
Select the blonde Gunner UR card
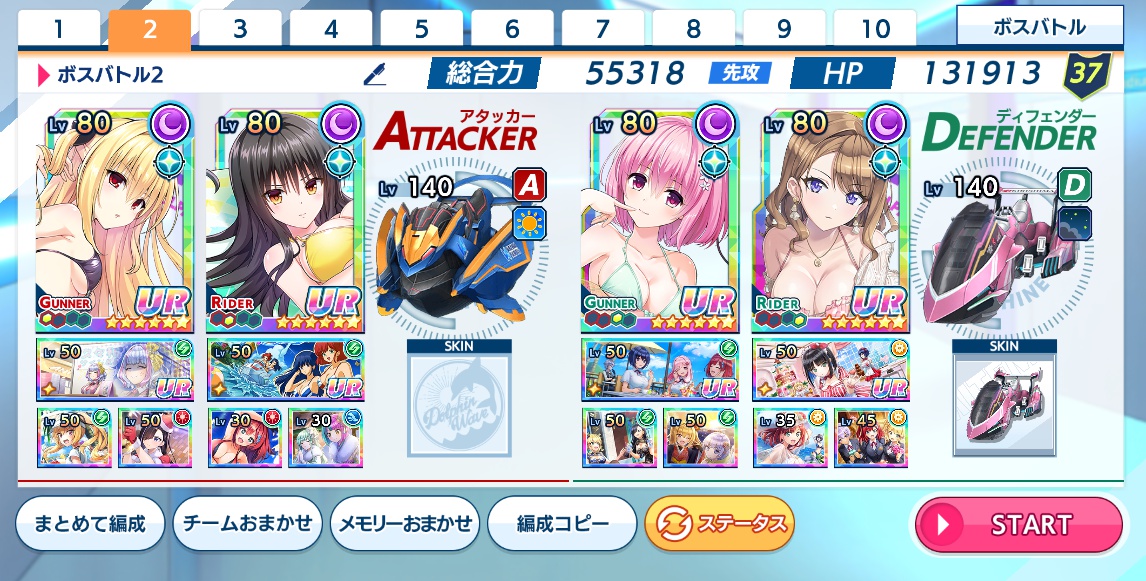click(x=113, y=220)
